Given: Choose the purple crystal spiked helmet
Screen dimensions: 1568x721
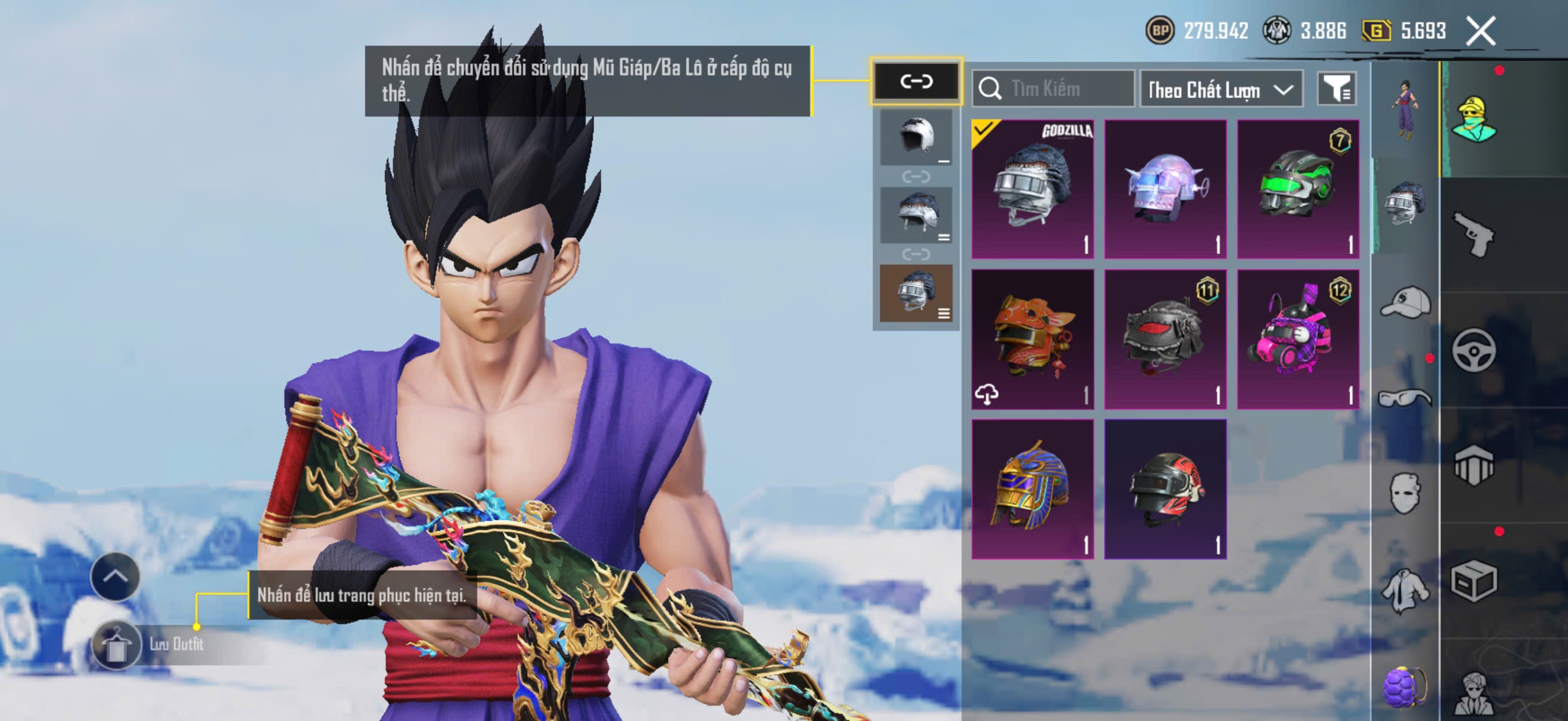Looking at the screenshot, I should click(1165, 190).
